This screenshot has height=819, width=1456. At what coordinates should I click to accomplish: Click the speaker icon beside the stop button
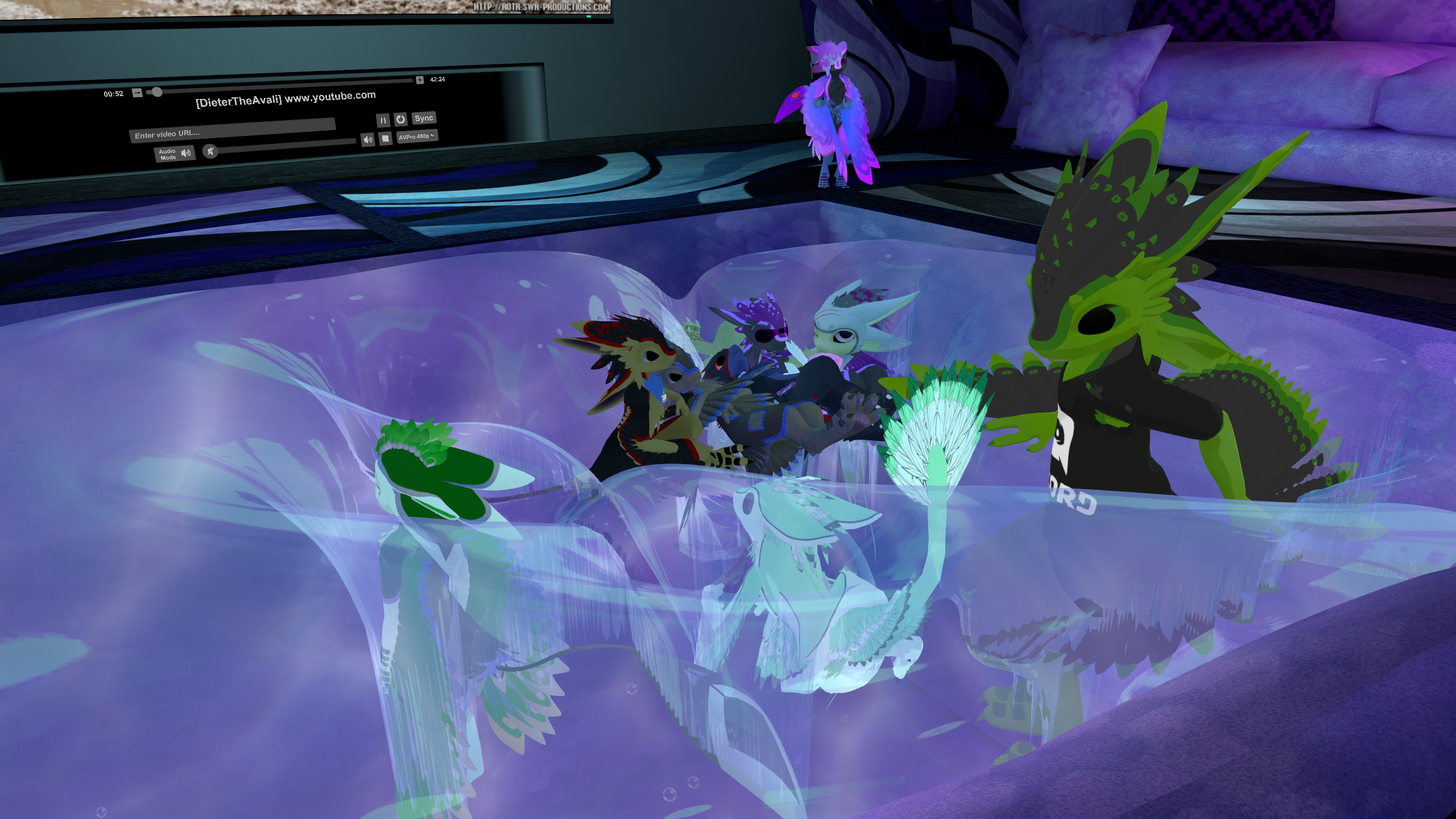368,139
